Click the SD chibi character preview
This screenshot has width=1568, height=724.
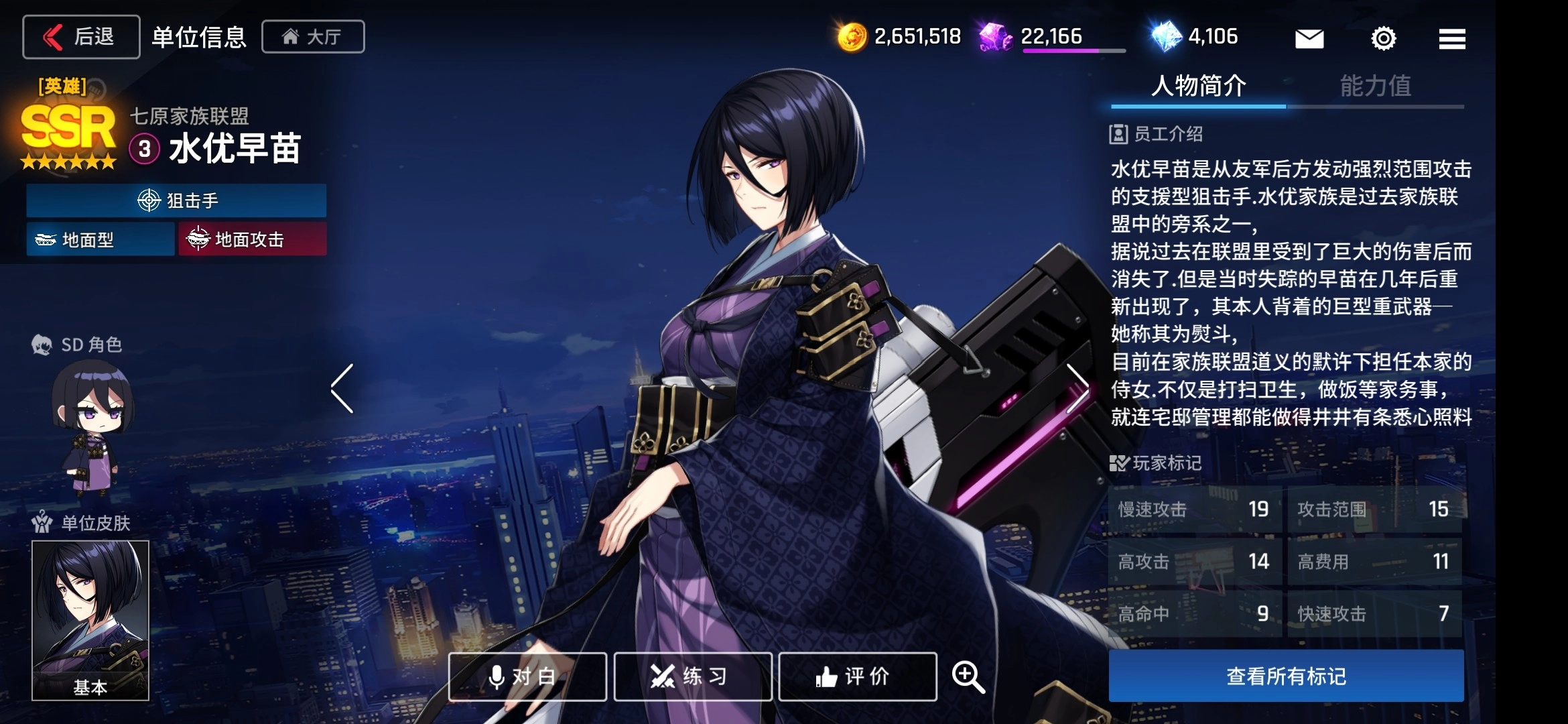coord(92,426)
